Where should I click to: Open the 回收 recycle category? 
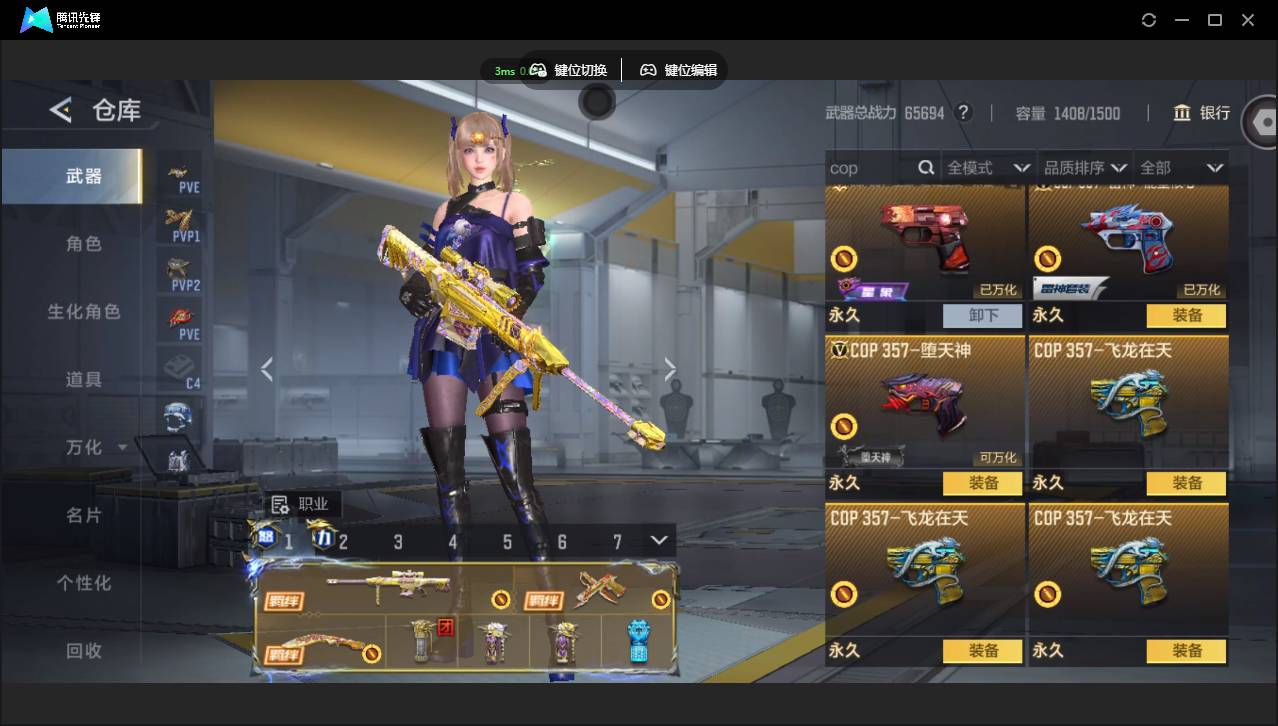[x=84, y=651]
